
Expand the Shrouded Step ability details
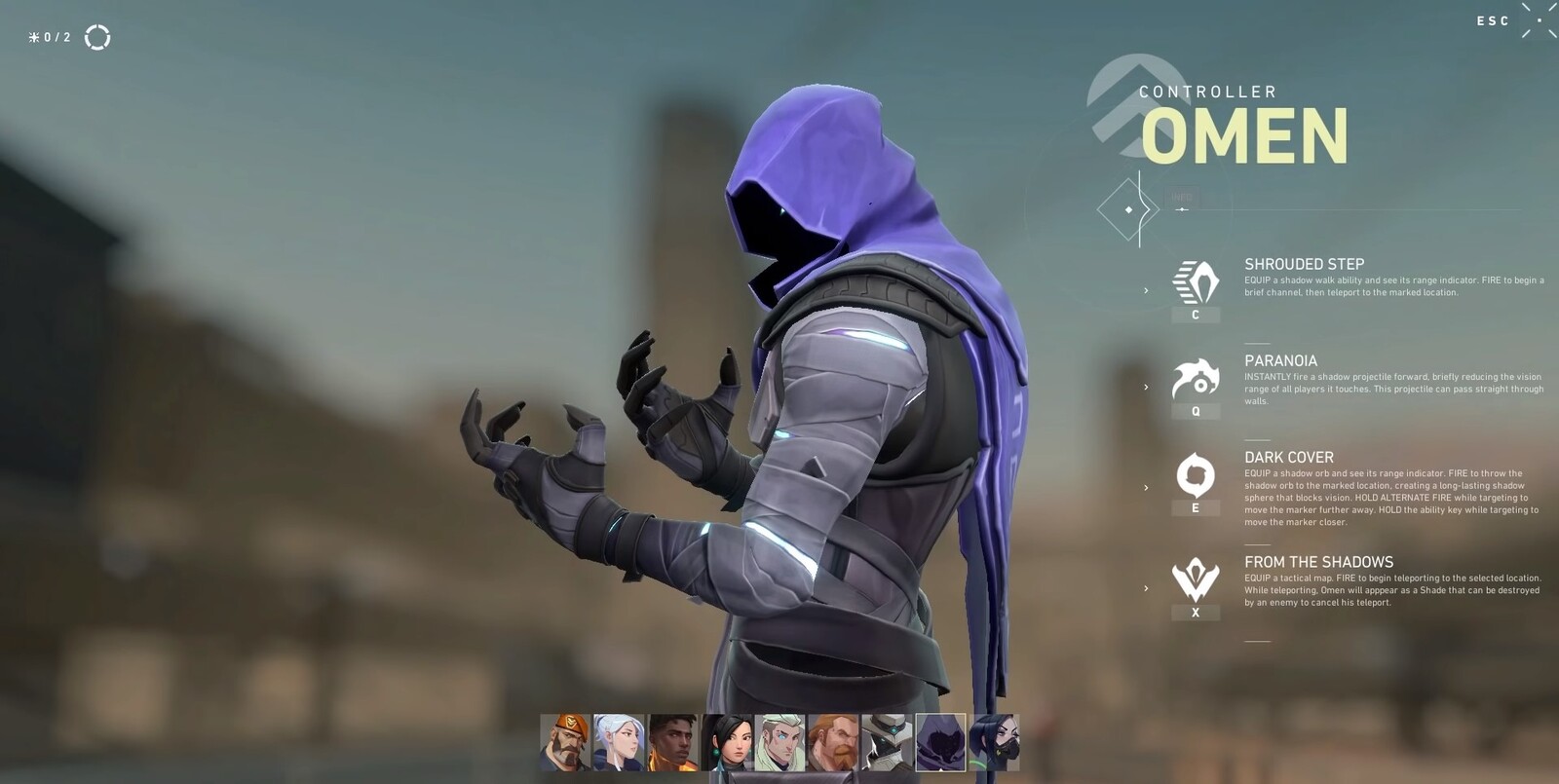pos(1147,289)
